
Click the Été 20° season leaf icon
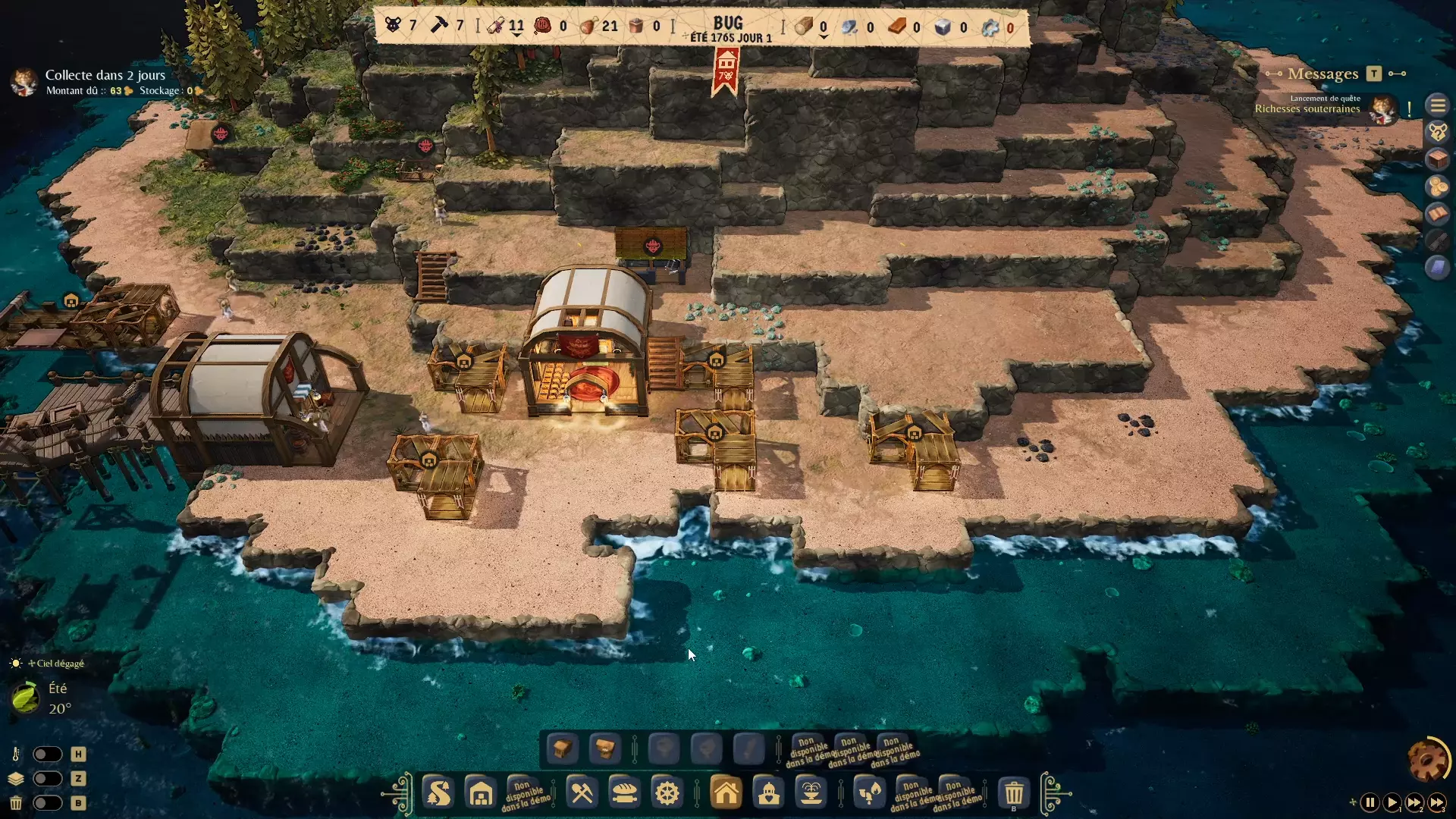point(25,698)
